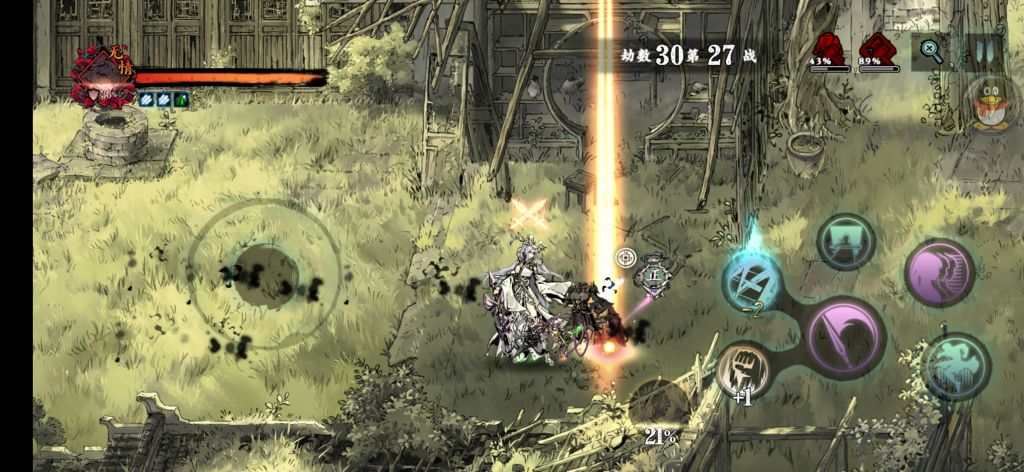
Task: Touch the virtual movement joystick
Action: click(x=265, y=274)
